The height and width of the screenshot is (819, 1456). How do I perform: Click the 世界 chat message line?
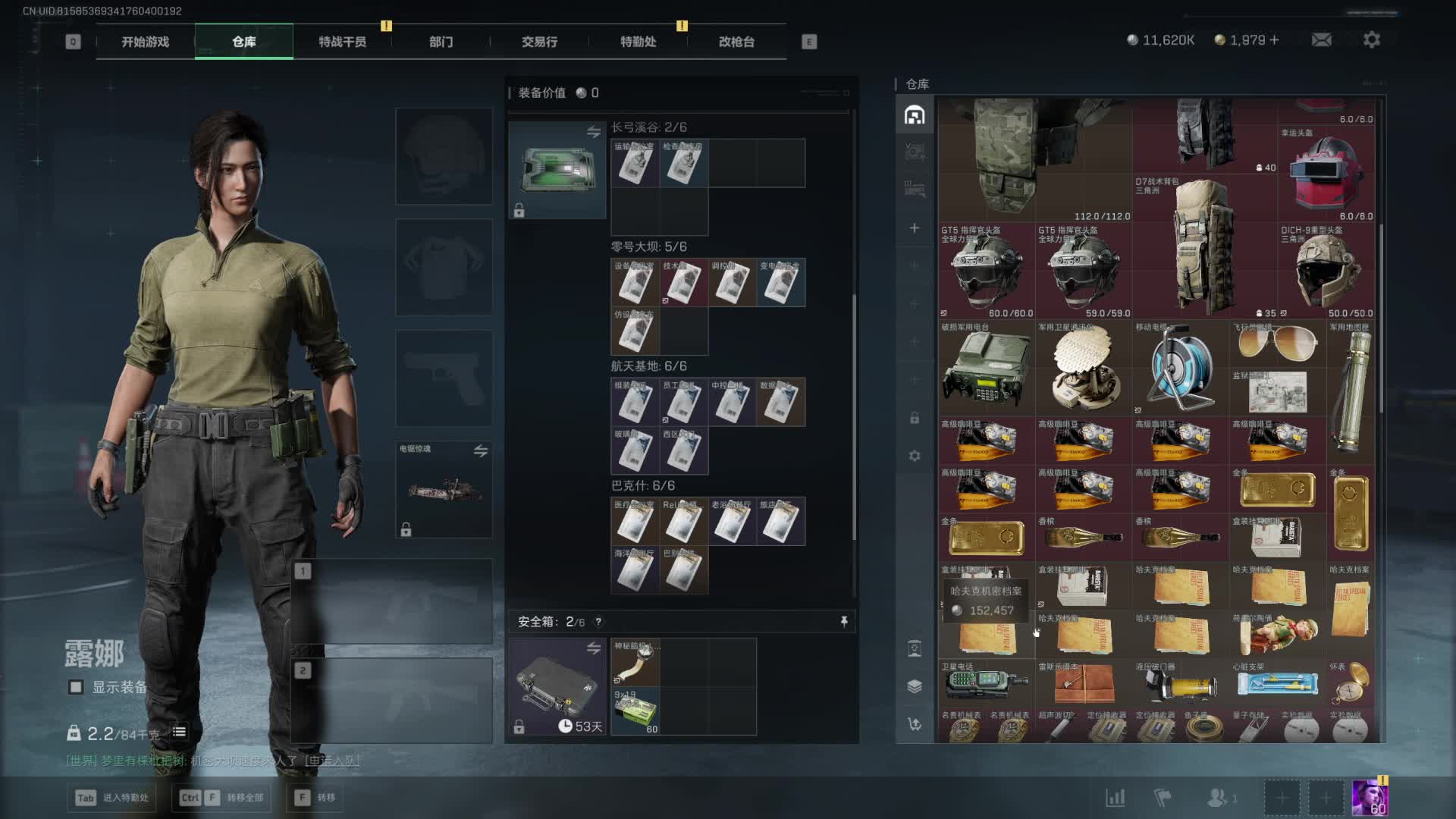[212, 761]
